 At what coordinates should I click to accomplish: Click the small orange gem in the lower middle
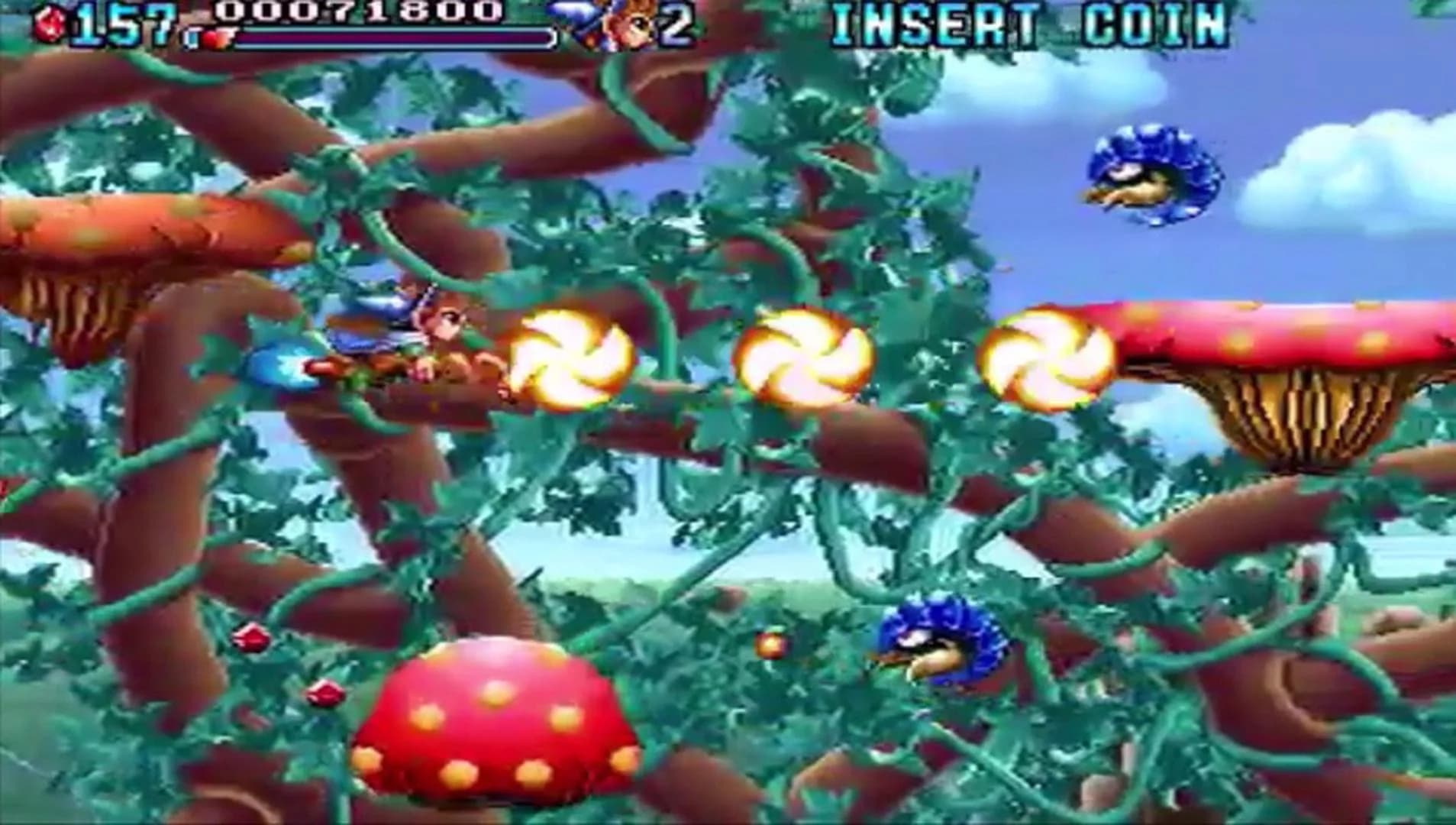click(771, 644)
